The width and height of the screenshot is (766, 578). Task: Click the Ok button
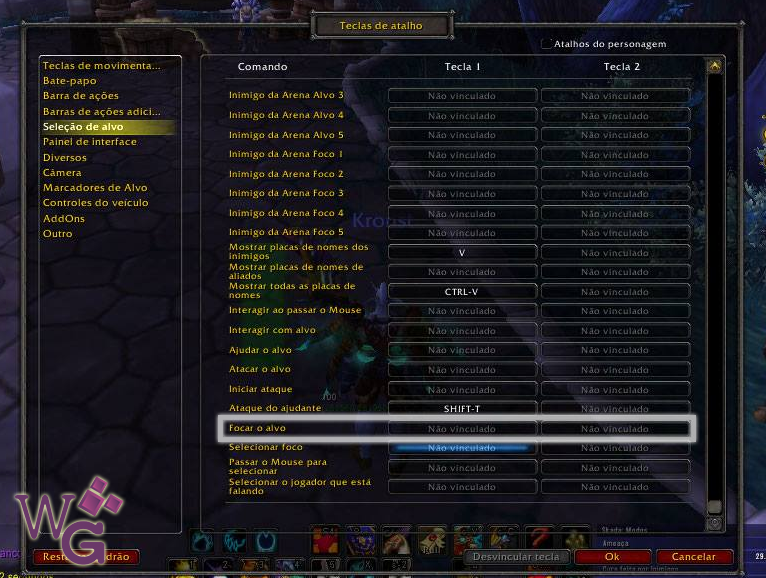613,557
